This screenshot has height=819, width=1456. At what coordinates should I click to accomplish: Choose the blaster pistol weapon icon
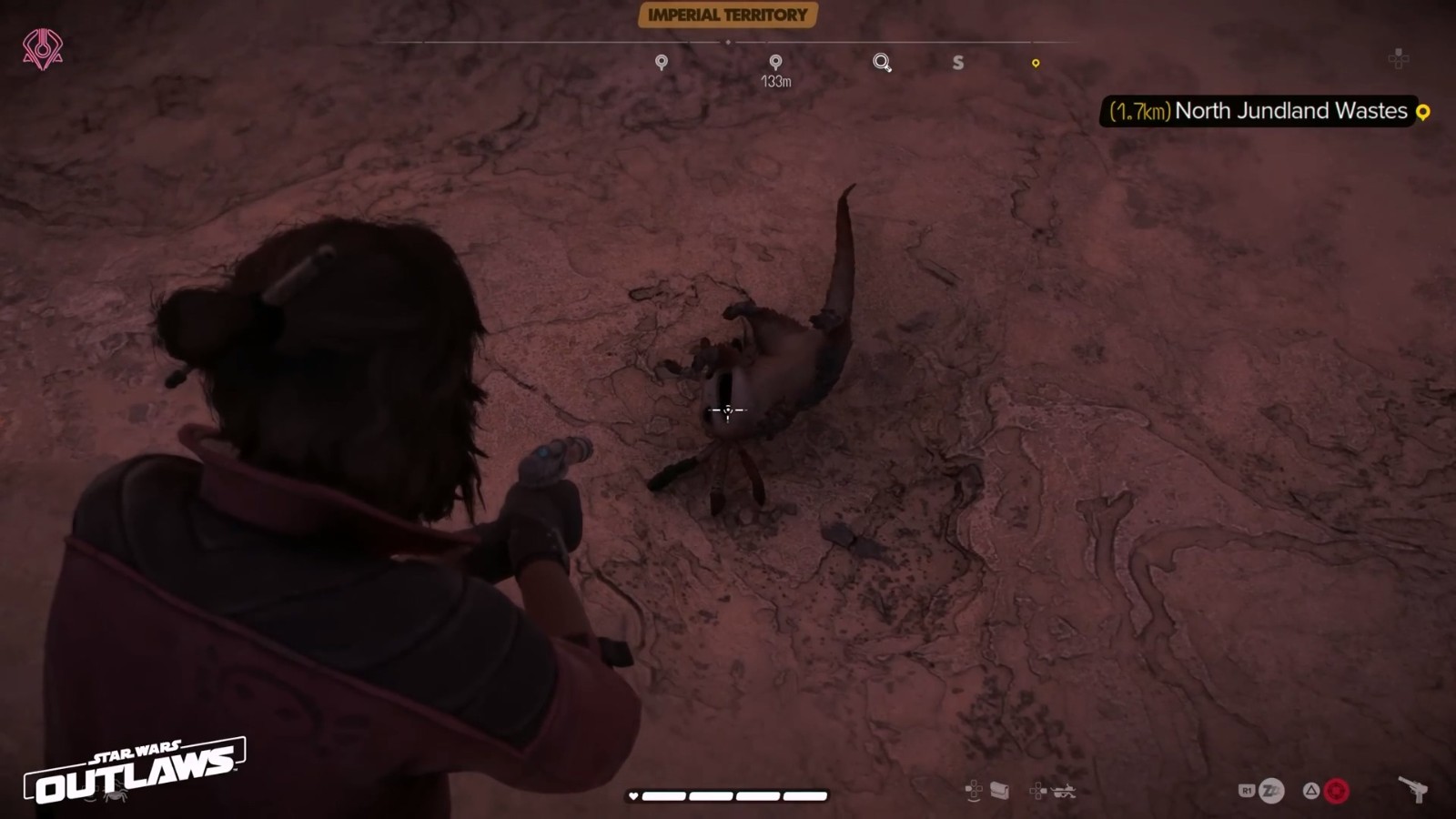[x=1412, y=789]
